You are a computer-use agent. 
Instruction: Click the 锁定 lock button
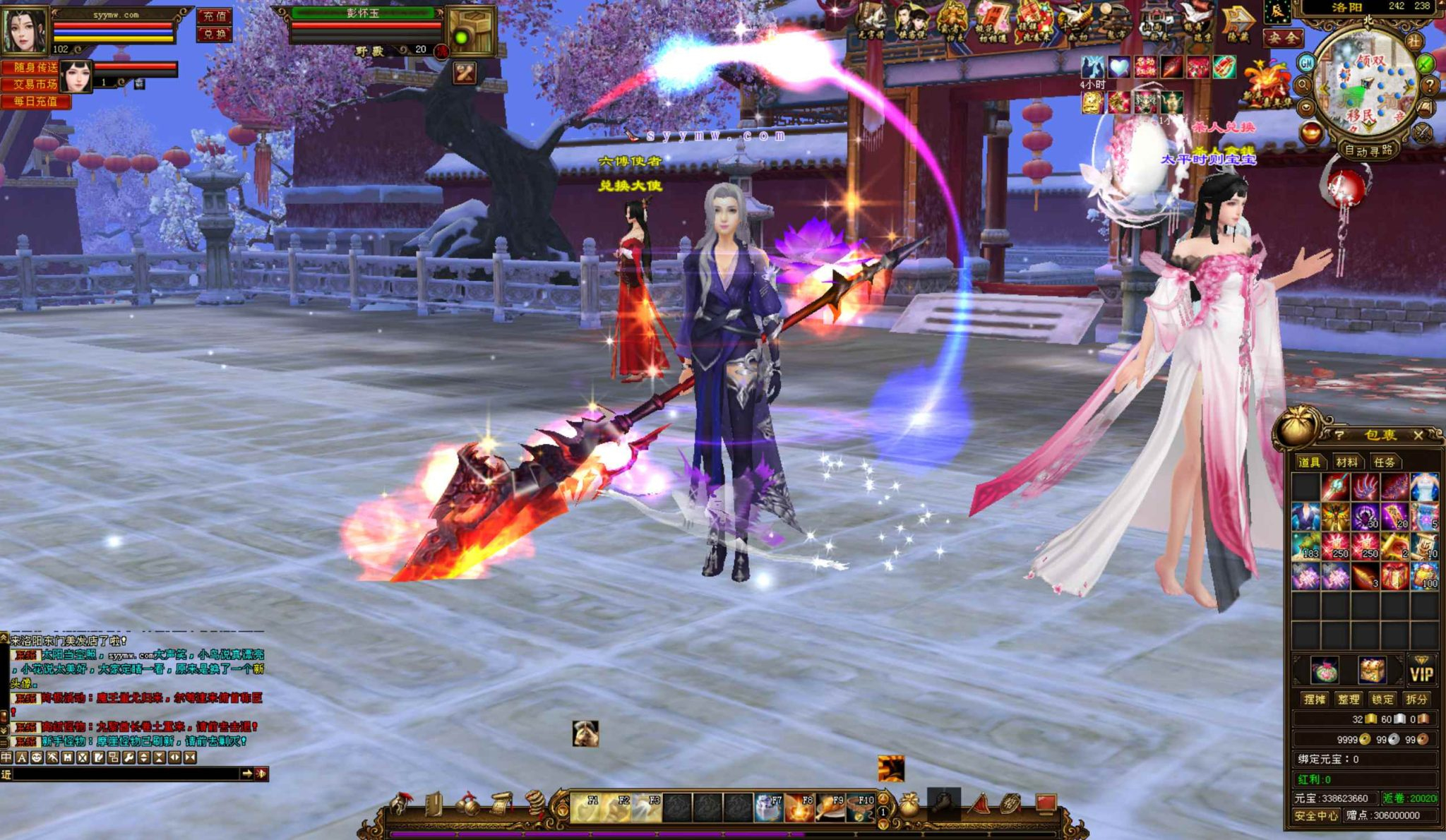coord(1382,699)
